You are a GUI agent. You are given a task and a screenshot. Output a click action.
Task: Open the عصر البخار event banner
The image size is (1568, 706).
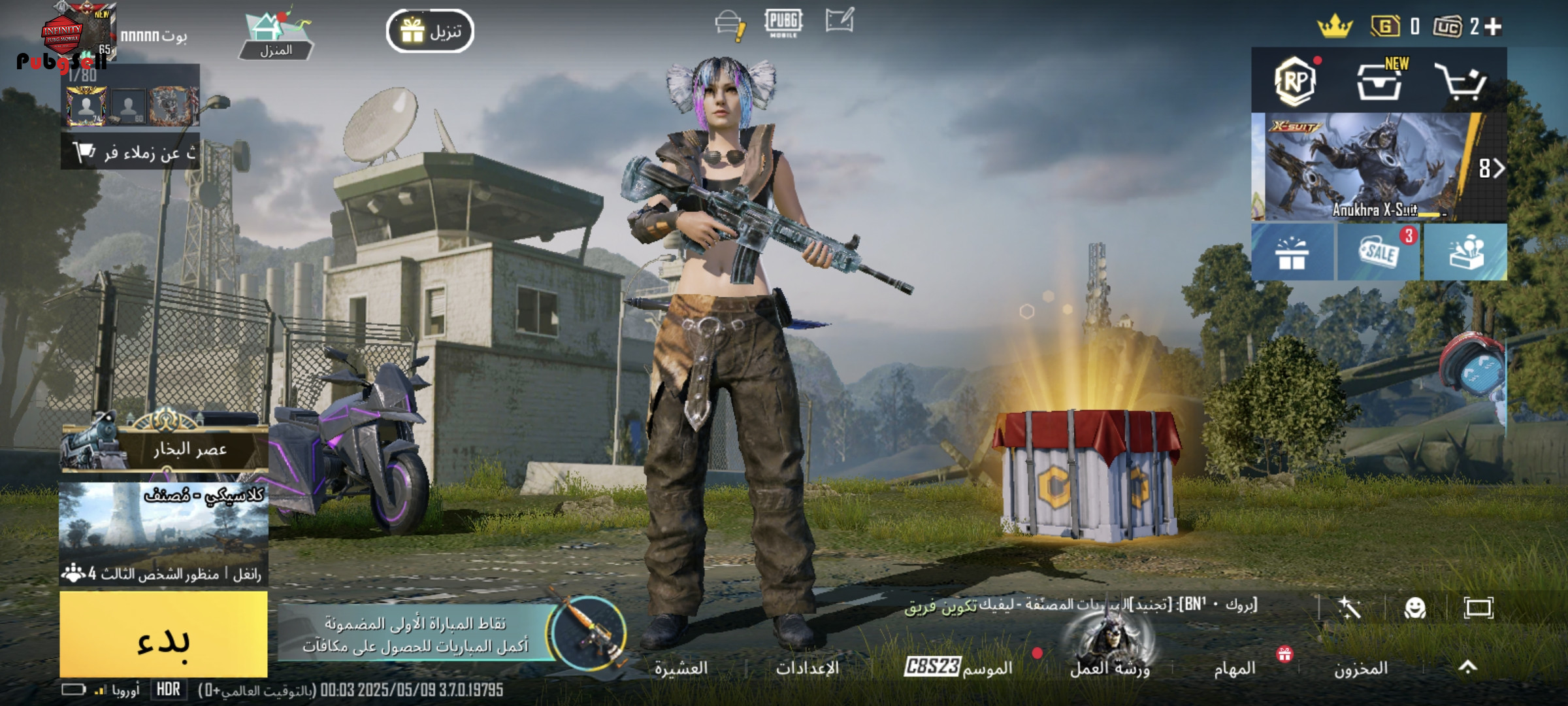tap(165, 447)
